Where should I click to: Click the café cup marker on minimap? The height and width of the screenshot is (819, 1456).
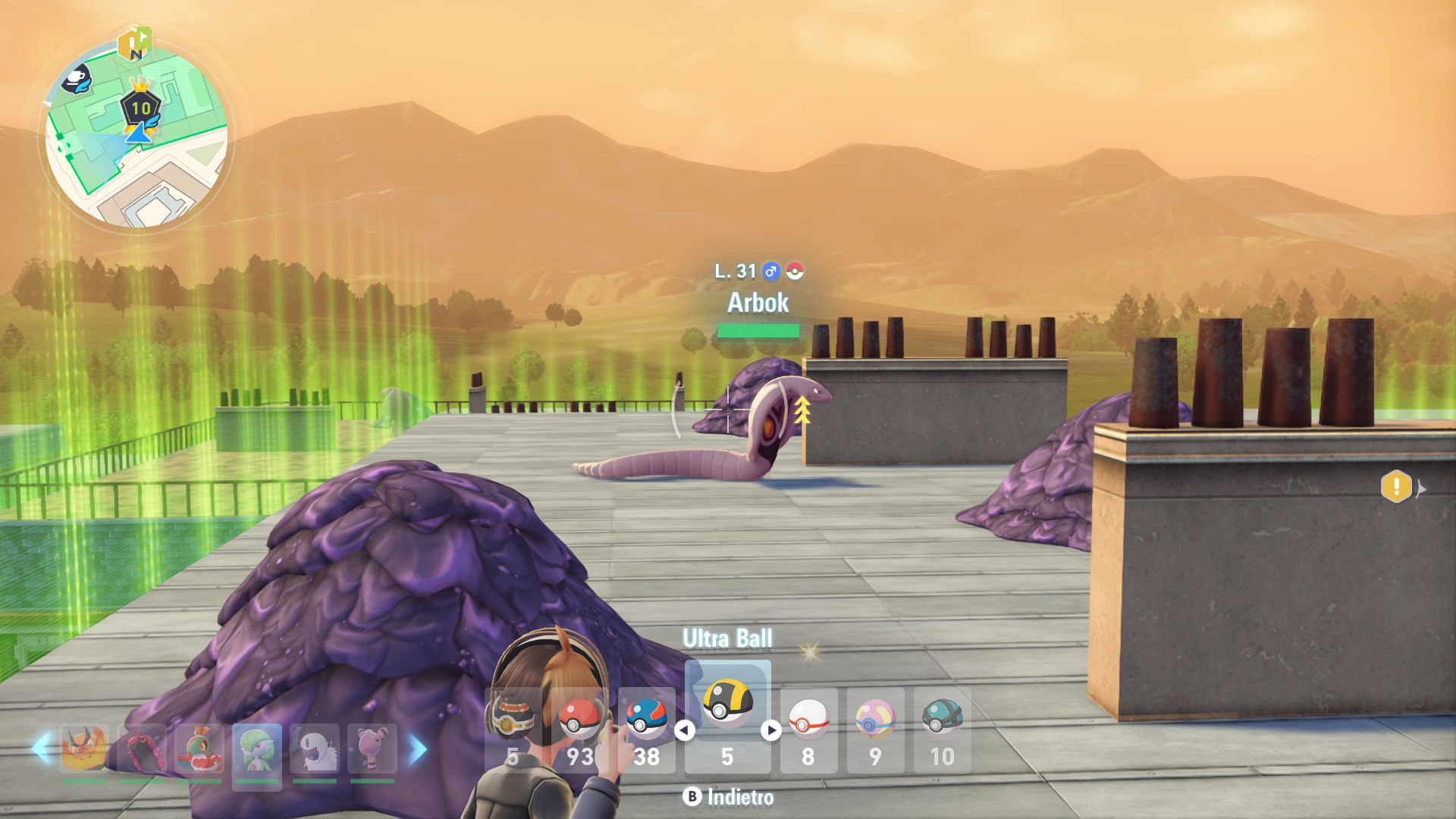76,79
